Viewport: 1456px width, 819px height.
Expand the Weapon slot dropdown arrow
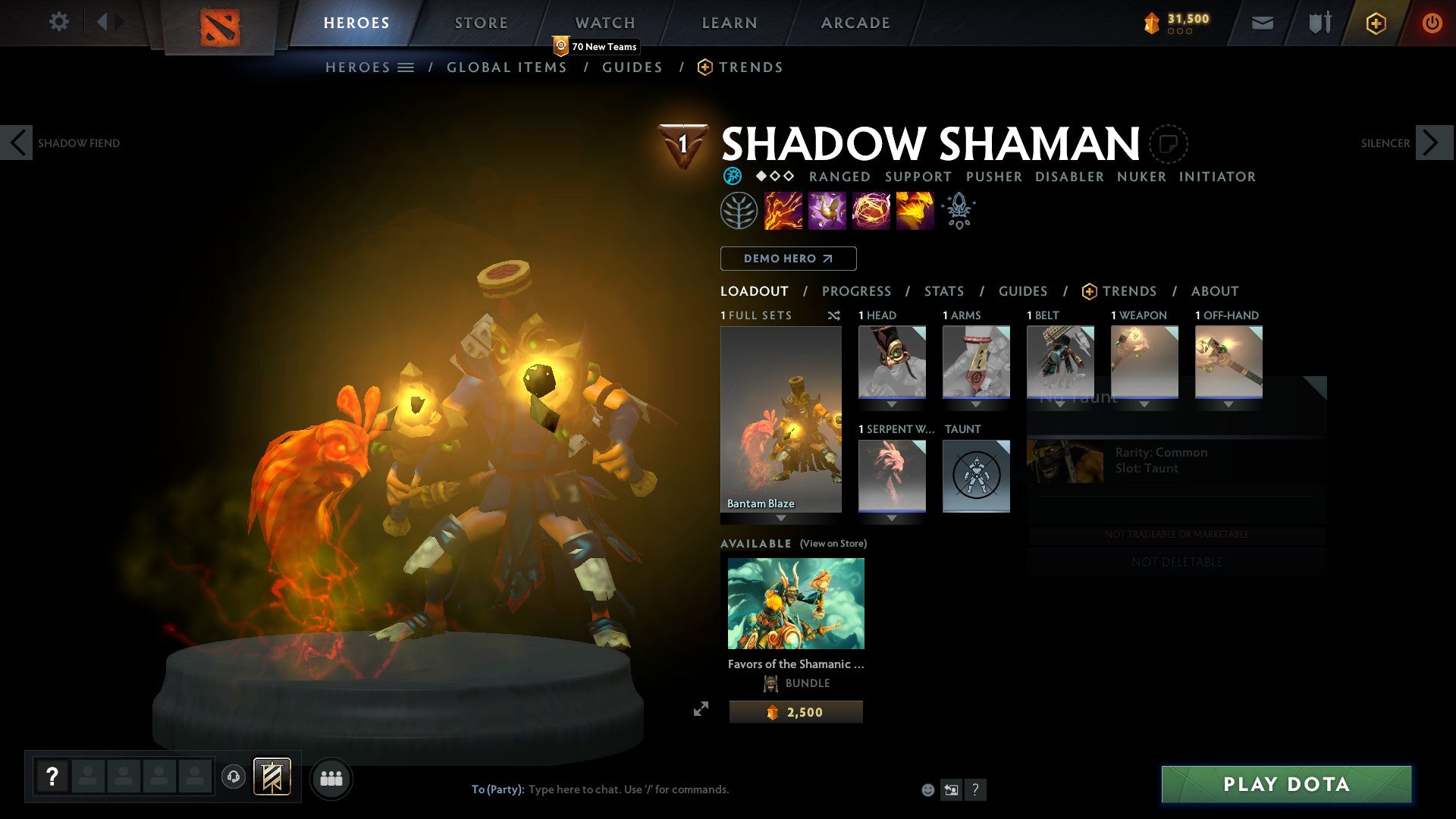coord(1145,404)
